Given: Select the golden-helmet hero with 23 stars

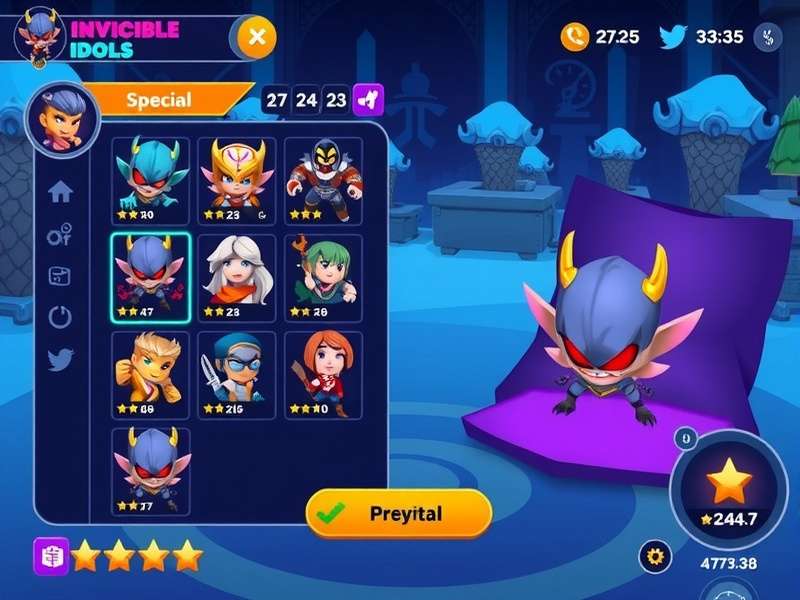Looking at the screenshot, I should point(237,180).
